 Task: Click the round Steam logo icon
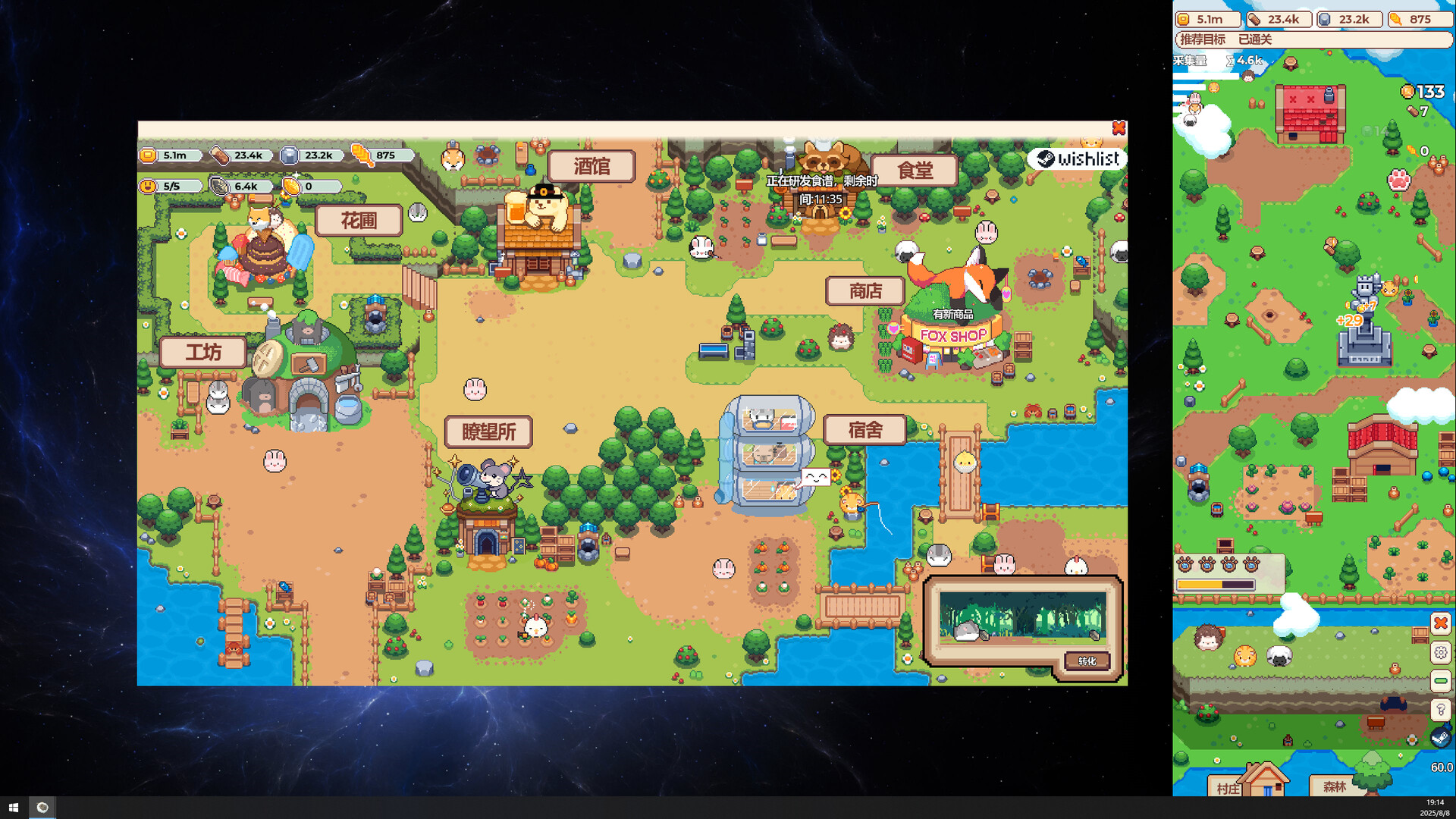pyautogui.click(x=1439, y=738)
